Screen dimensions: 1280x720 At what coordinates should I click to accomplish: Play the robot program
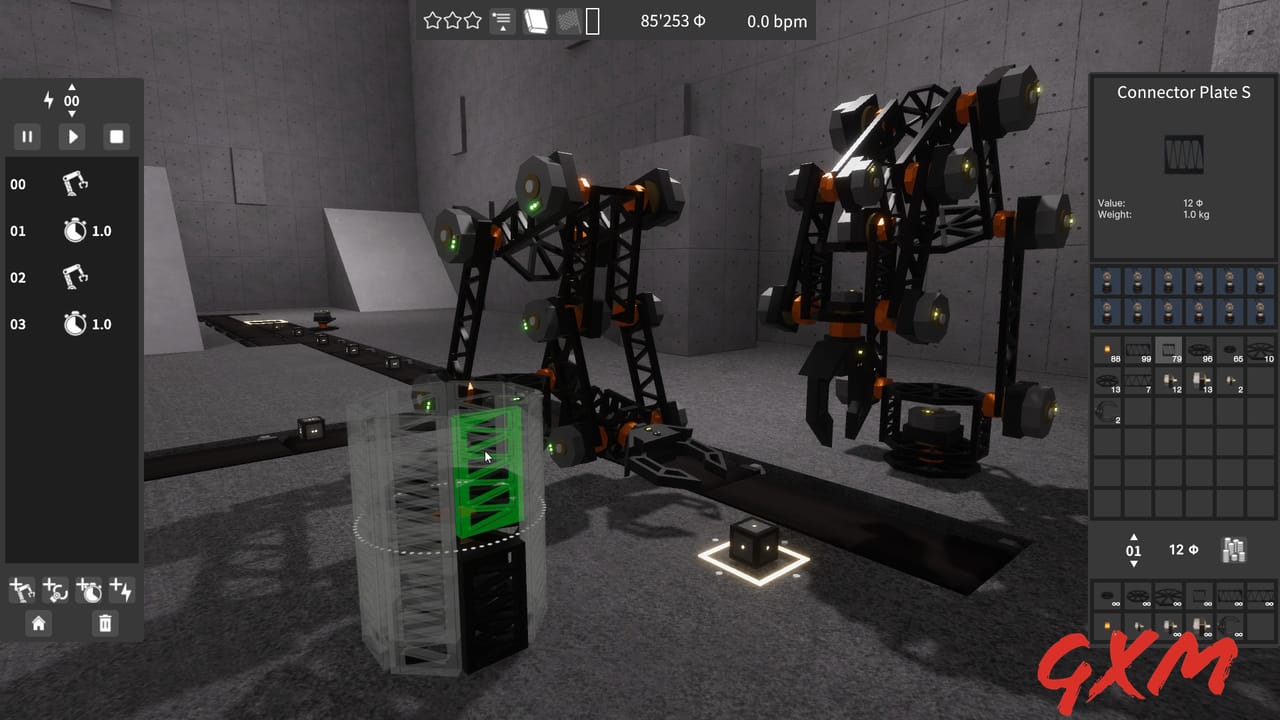[71, 136]
